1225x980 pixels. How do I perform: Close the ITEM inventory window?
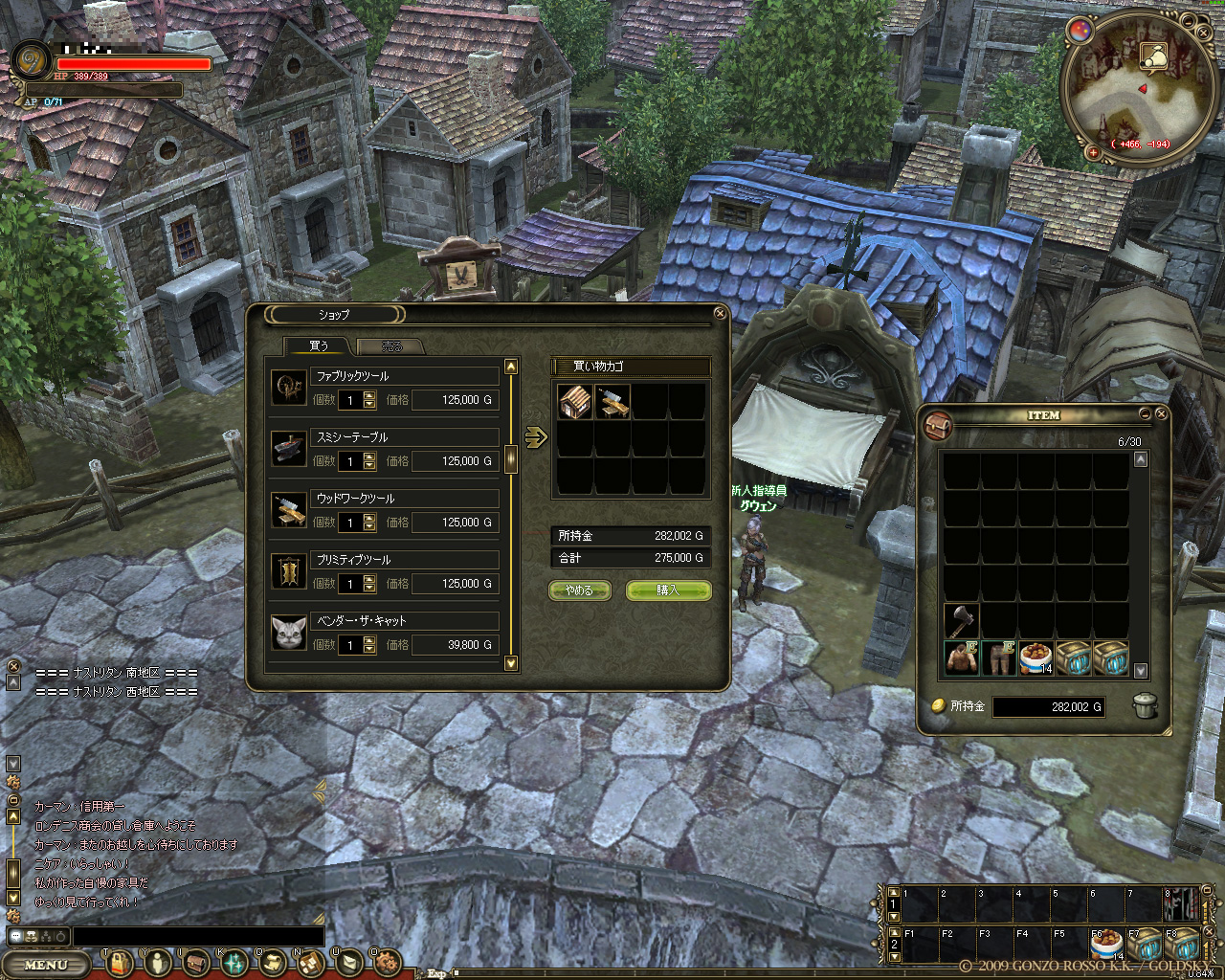[x=1161, y=414]
